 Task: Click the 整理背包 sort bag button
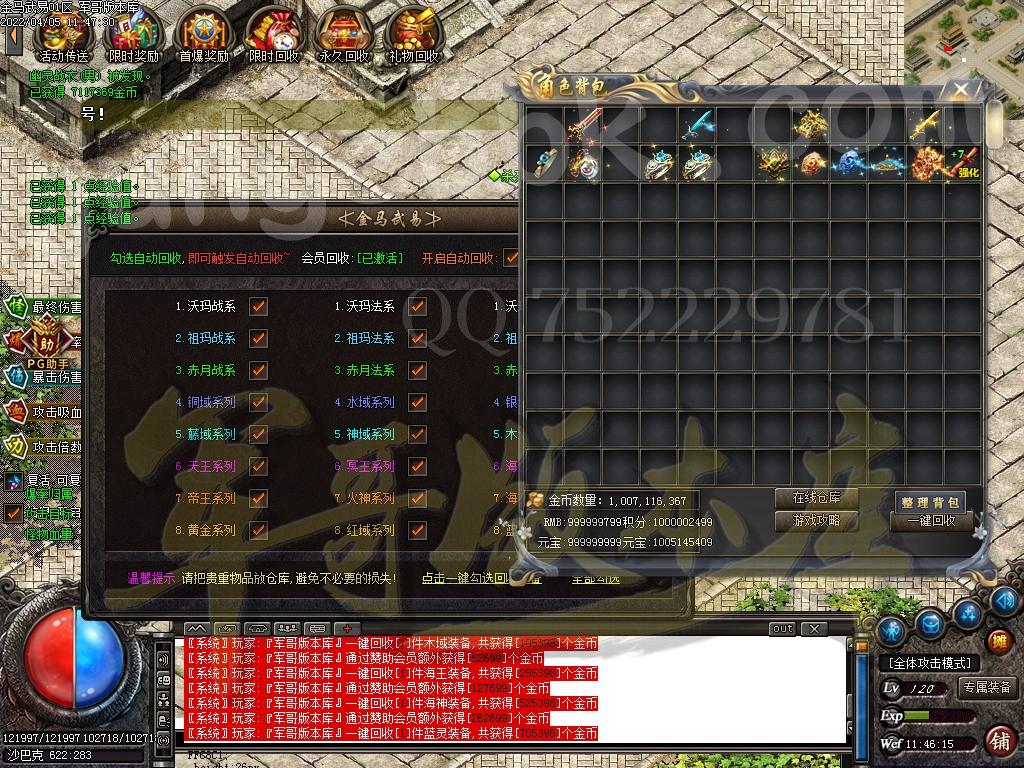tap(930, 501)
